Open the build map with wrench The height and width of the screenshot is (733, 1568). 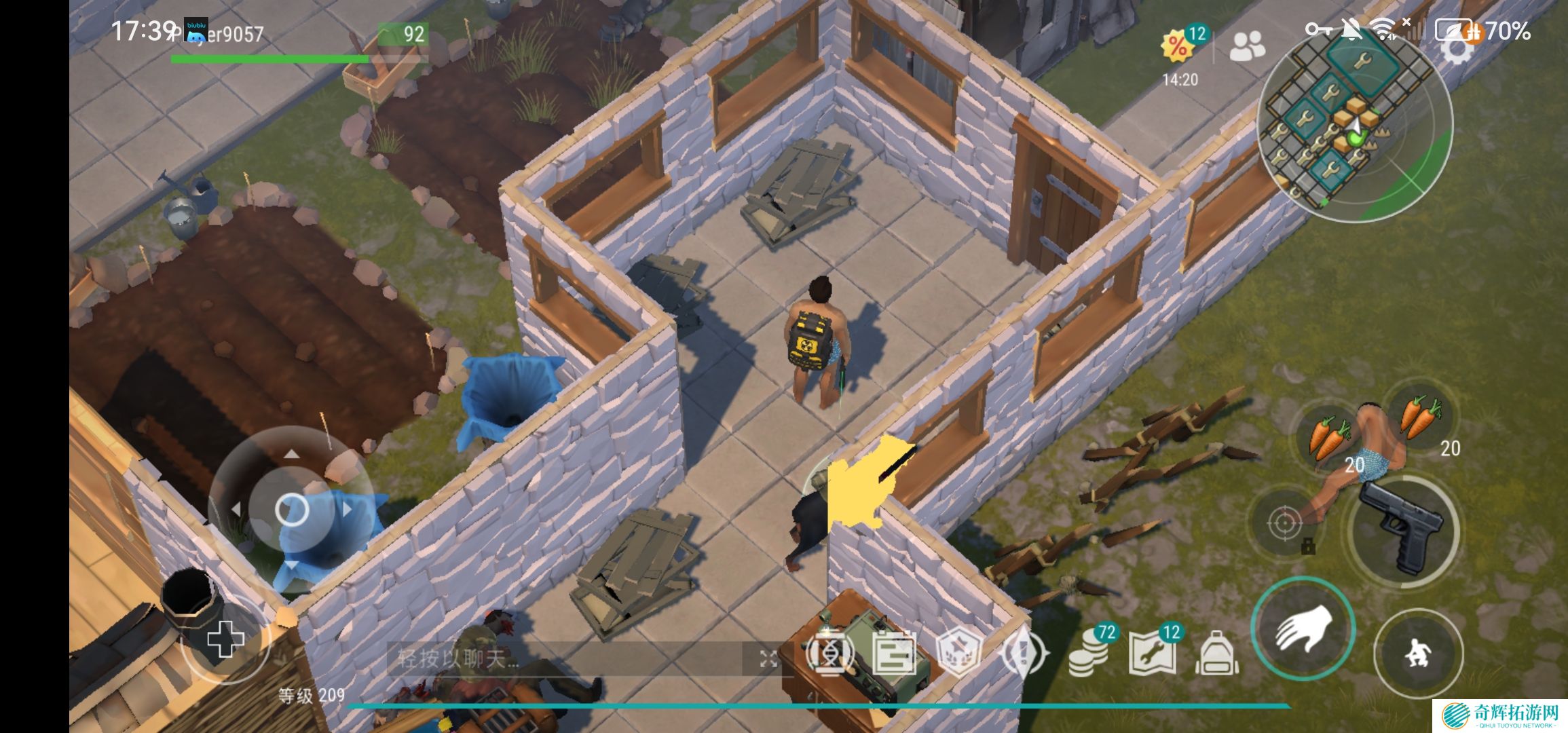(x=1153, y=653)
